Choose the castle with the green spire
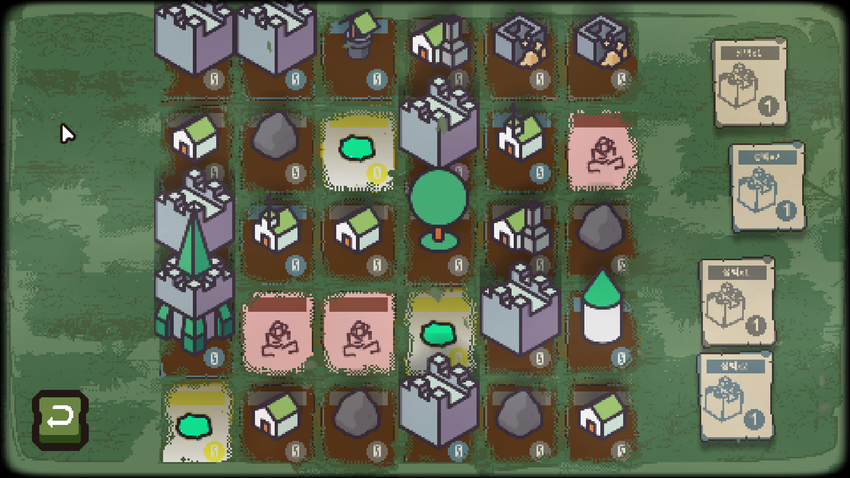 click(194, 283)
